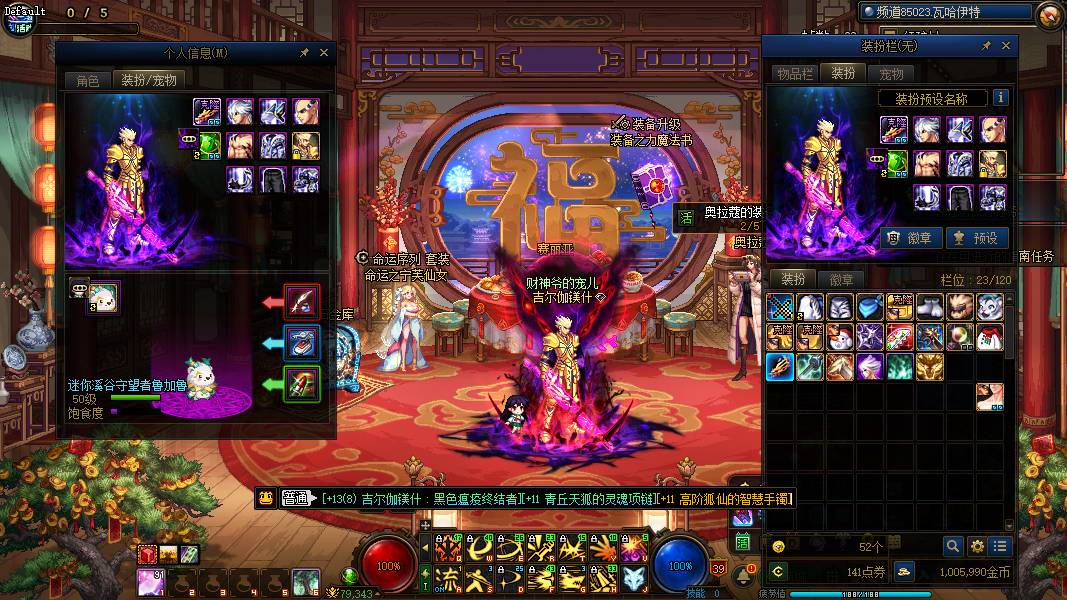Switch to the 宠物 pet tab

[891, 74]
